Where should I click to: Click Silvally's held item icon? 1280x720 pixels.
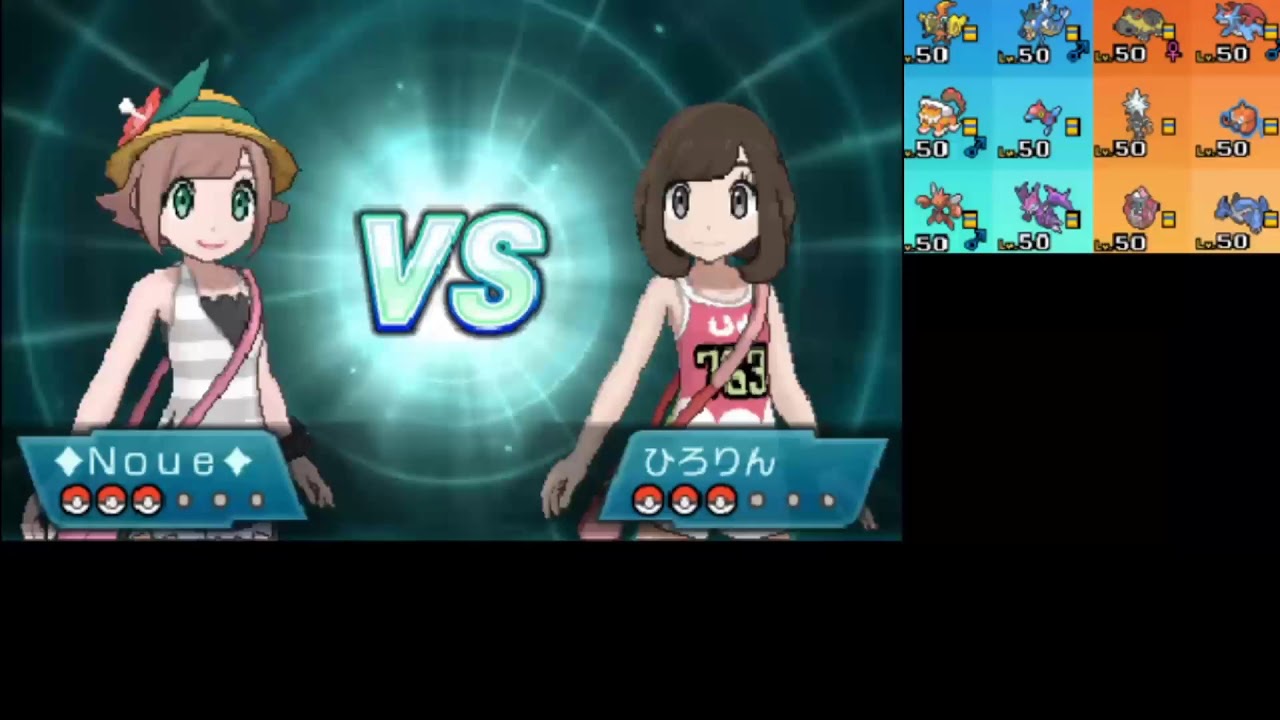coord(1168,125)
